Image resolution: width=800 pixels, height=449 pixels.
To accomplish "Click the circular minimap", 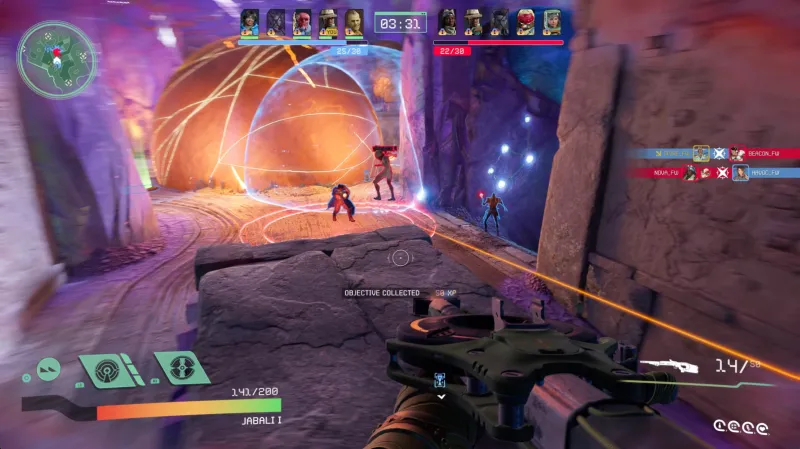I will tap(56, 59).
